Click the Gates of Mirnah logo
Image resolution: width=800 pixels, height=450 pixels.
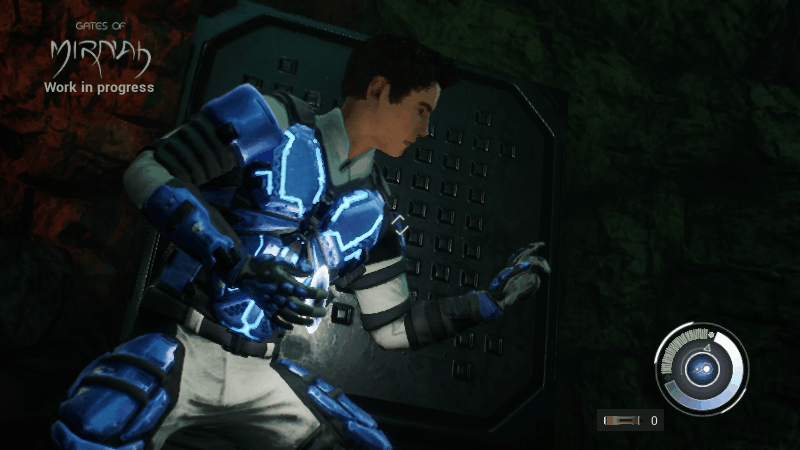coord(98,58)
